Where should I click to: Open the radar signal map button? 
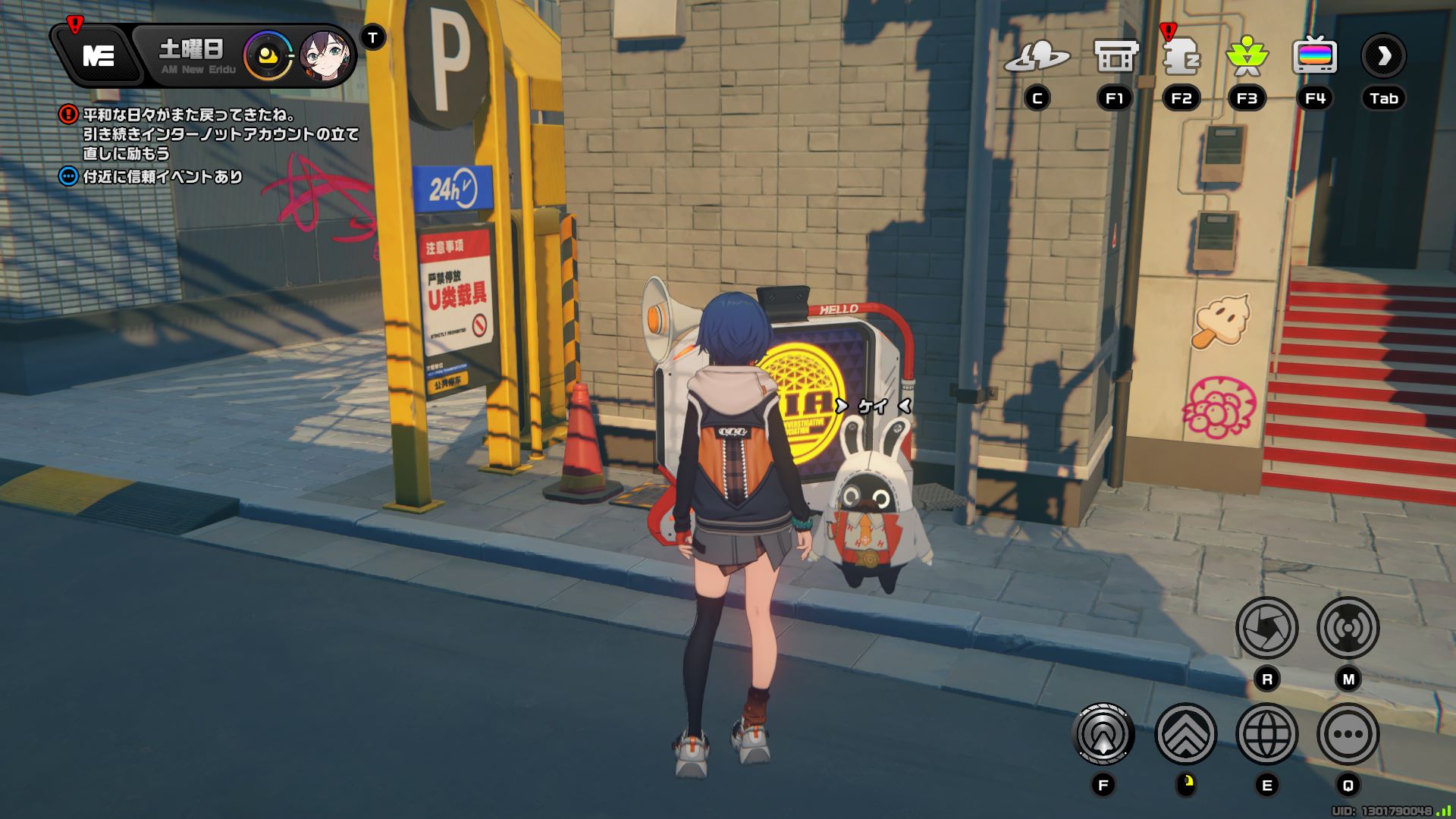tap(1348, 628)
